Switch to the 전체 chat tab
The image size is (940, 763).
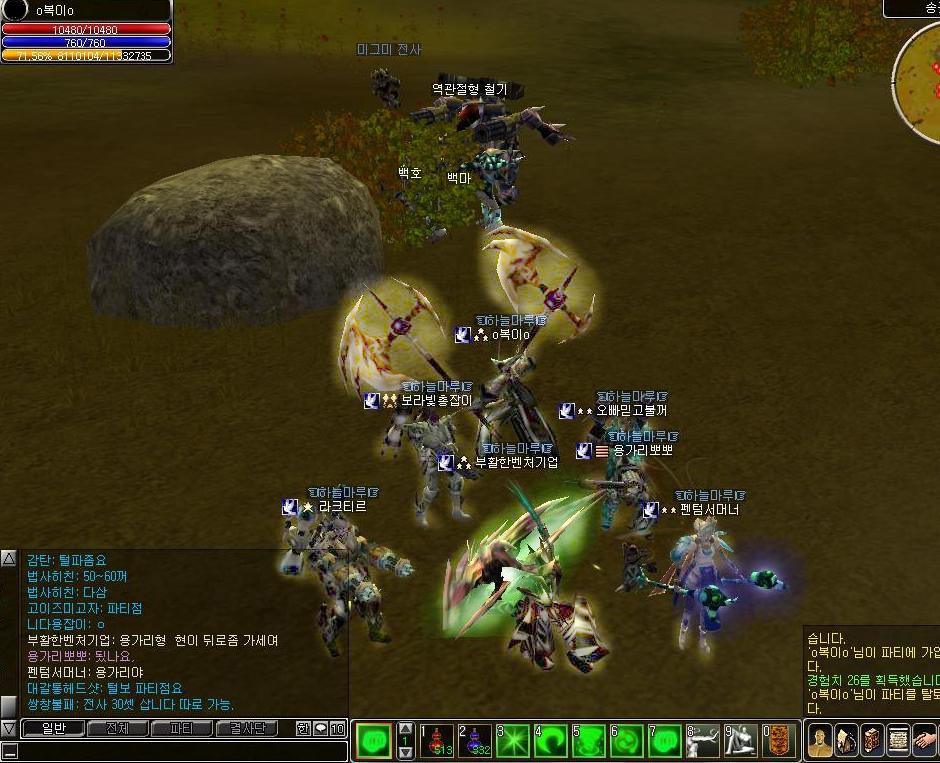pyautogui.click(x=118, y=729)
